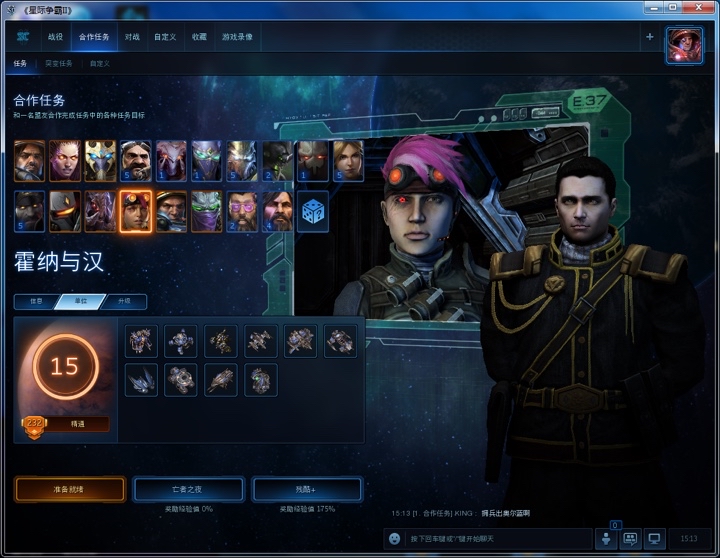Close the game window
720x558 pixels.
(x=701, y=8)
